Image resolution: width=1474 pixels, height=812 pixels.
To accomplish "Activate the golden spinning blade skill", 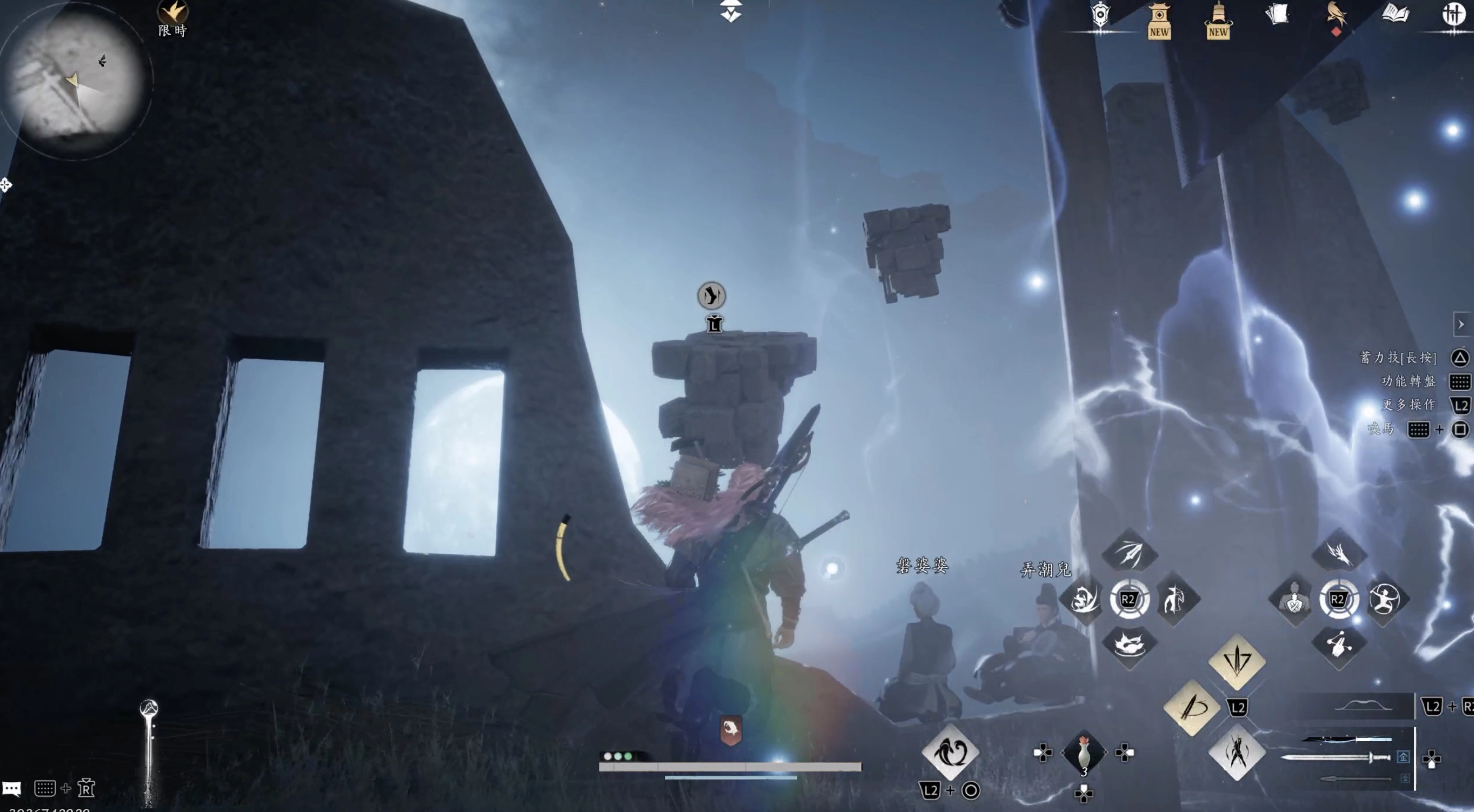I will tap(1192, 707).
